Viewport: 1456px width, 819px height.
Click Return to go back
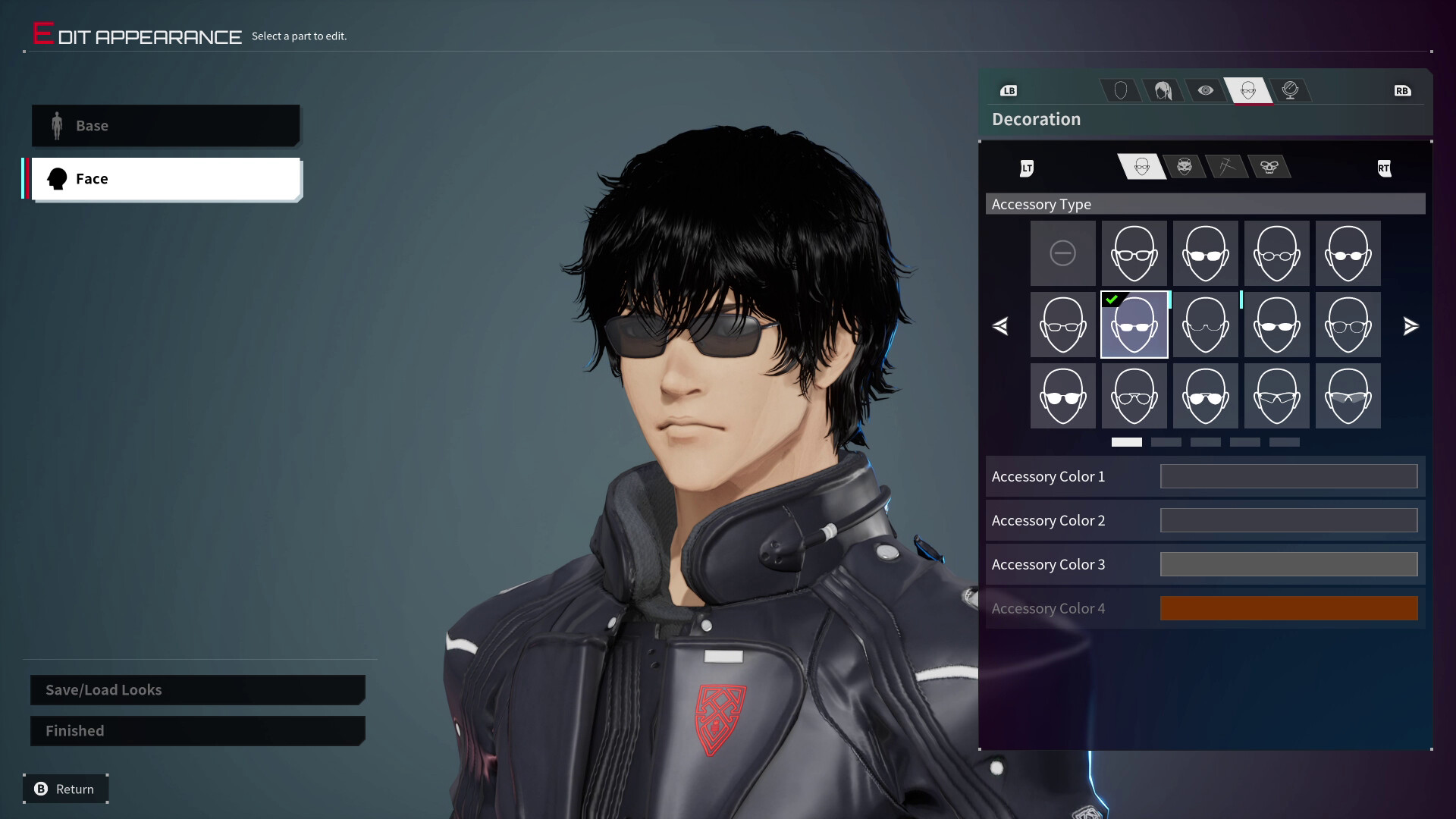click(x=64, y=789)
